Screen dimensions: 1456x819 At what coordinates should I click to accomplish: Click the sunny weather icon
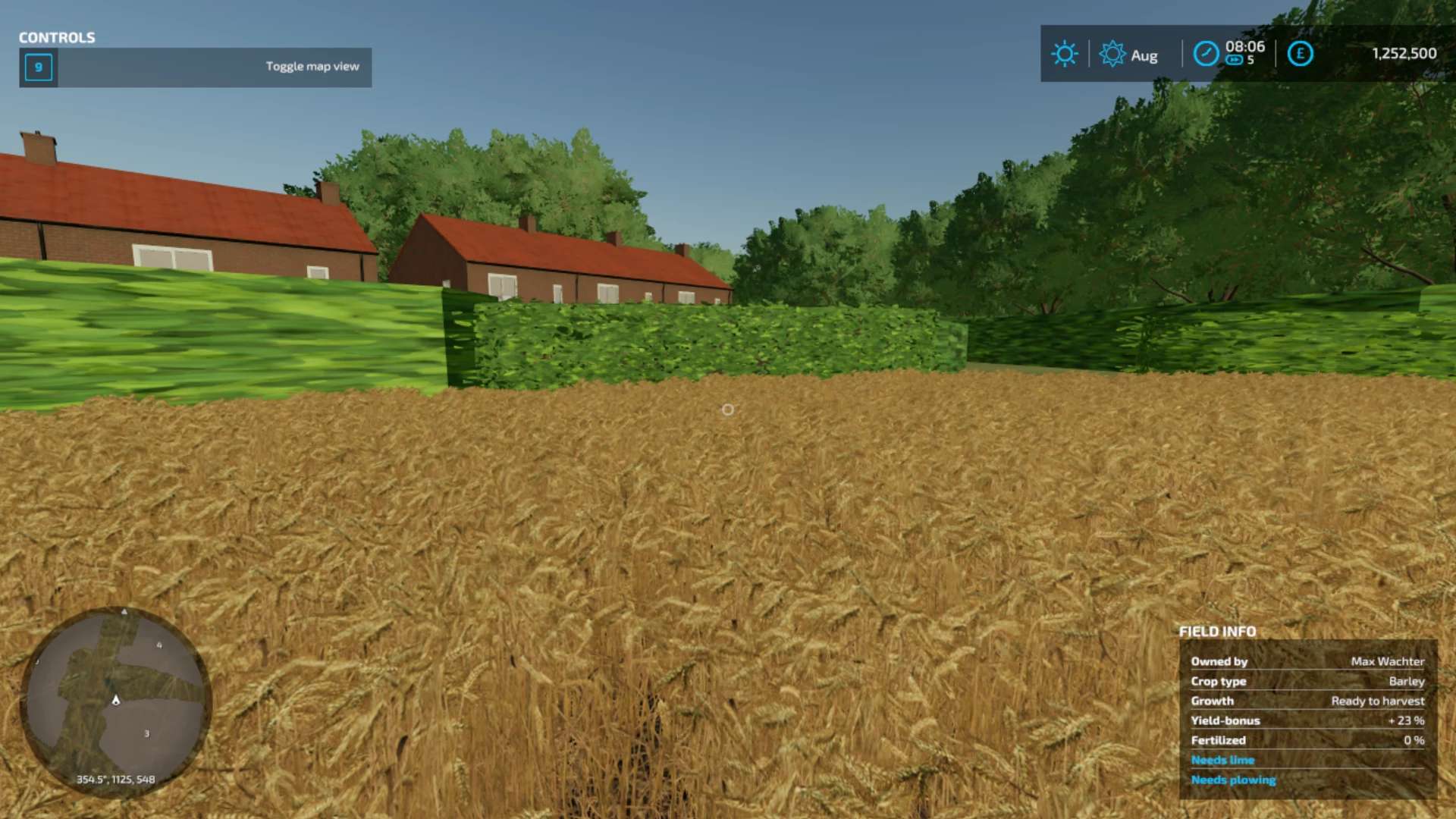pyautogui.click(x=1064, y=54)
